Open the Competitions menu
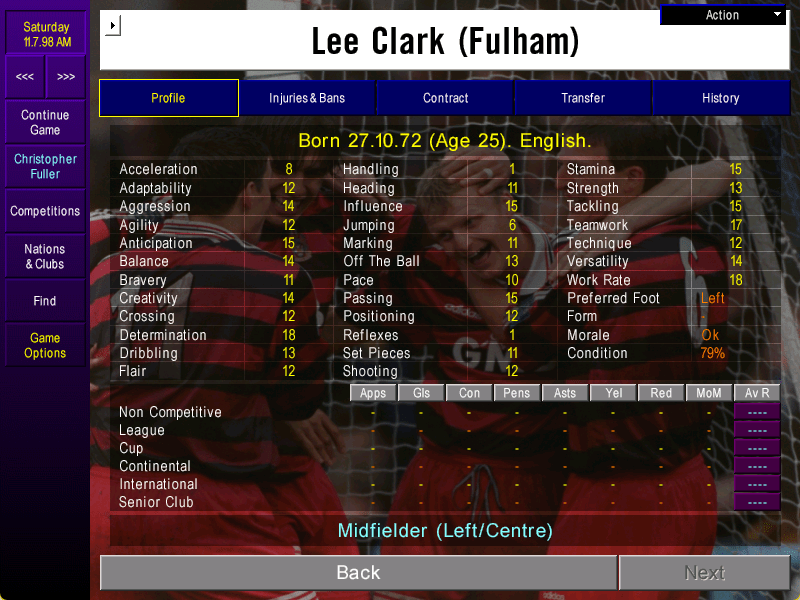The height and width of the screenshot is (600, 800). coord(45,211)
